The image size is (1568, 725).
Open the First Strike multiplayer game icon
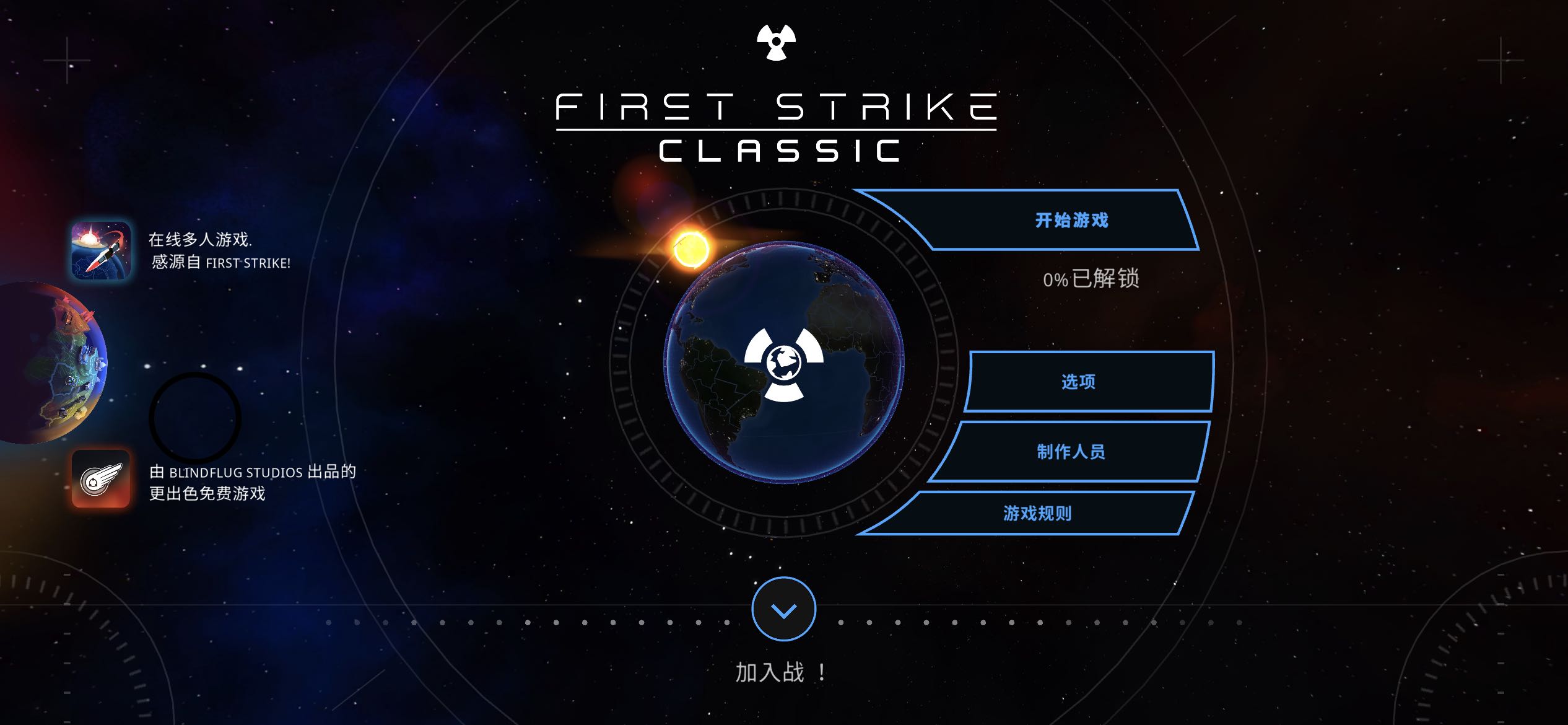coord(101,252)
